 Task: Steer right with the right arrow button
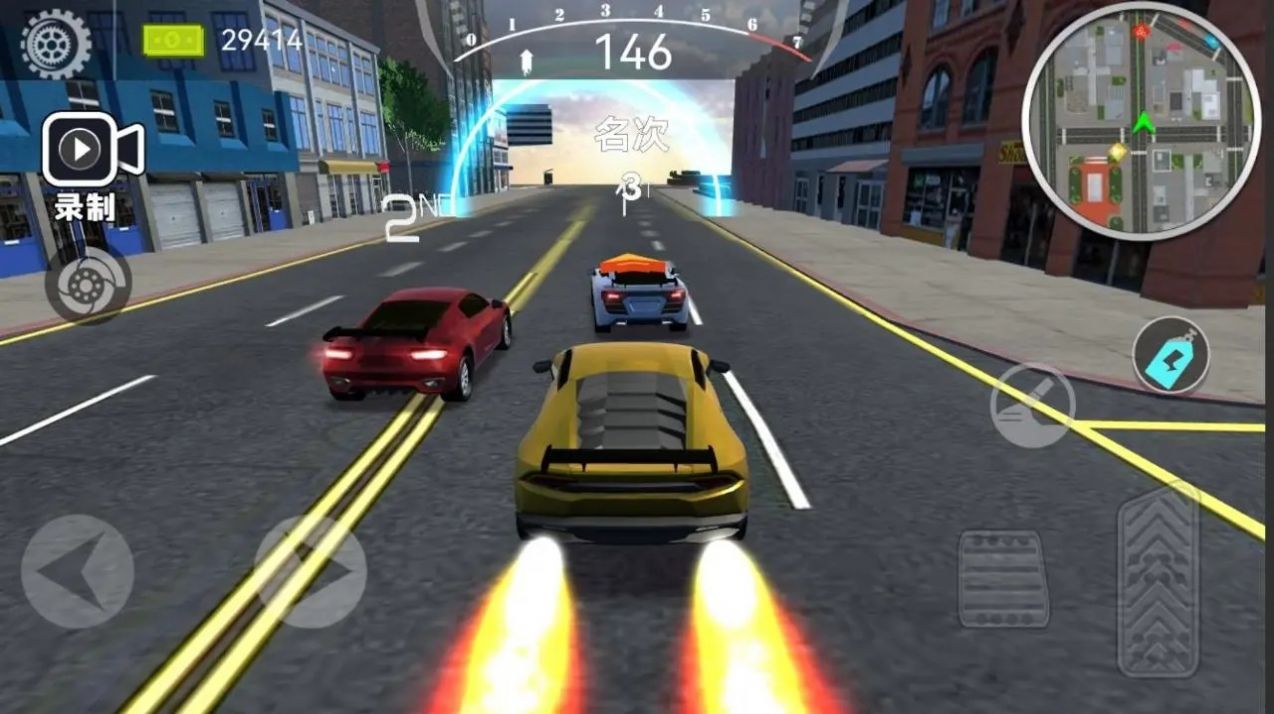click(311, 571)
